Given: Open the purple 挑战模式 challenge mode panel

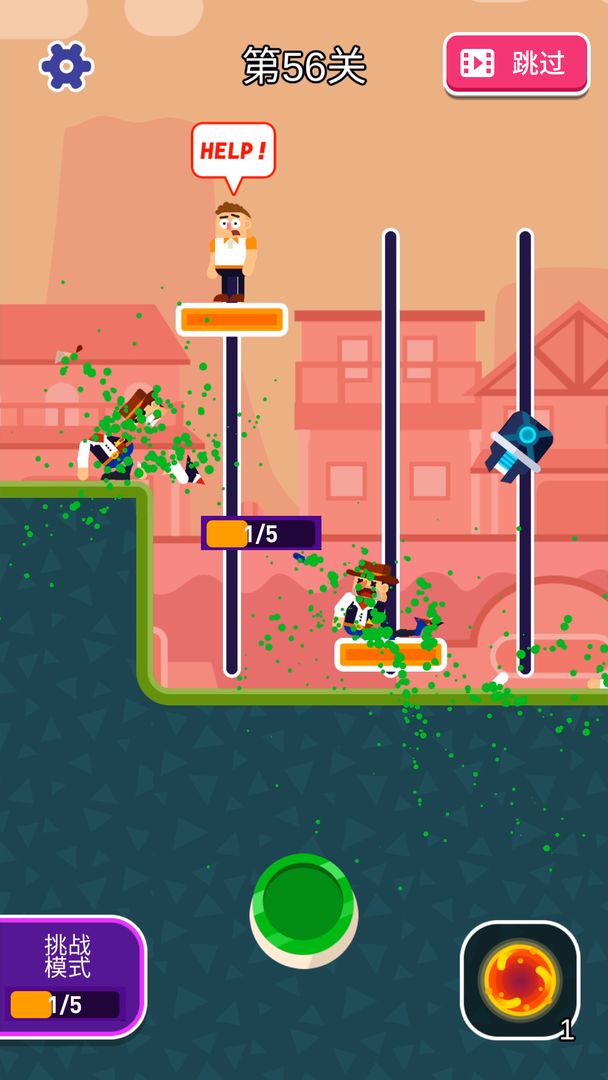Looking at the screenshot, I should (70, 976).
